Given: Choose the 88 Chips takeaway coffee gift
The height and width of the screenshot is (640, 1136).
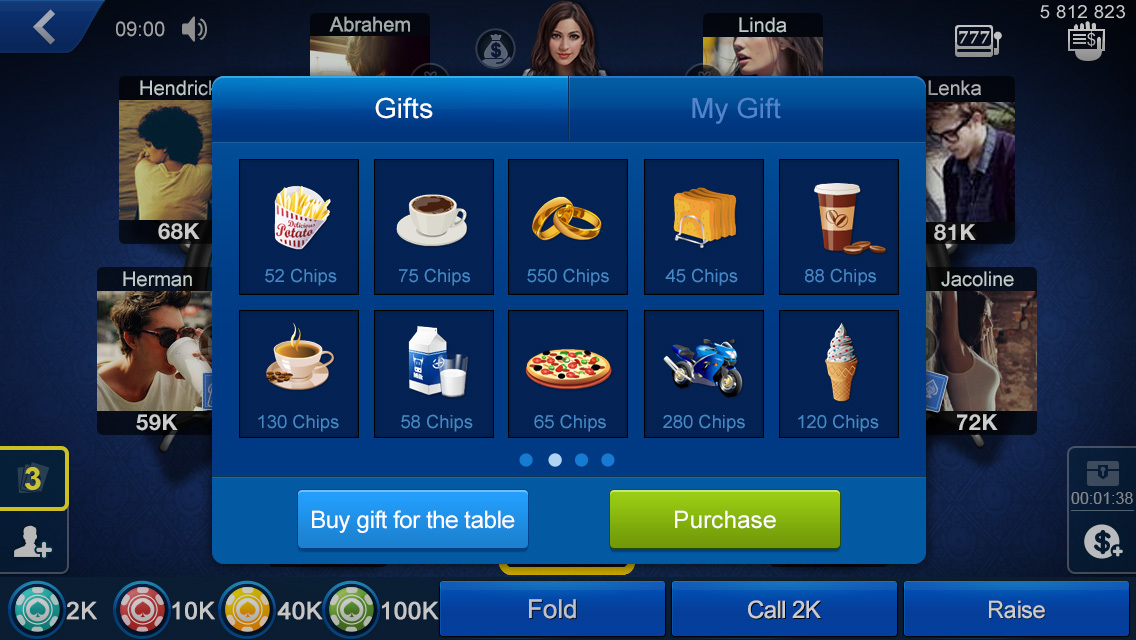Looking at the screenshot, I should (838, 227).
